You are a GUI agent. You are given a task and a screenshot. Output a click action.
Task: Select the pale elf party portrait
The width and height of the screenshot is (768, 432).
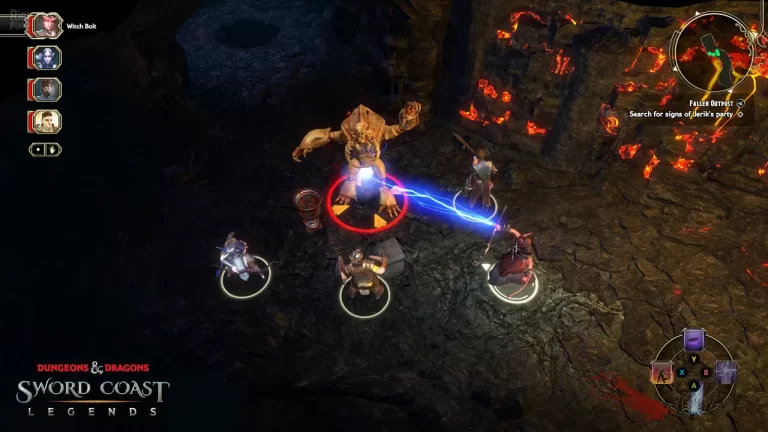click(46, 58)
